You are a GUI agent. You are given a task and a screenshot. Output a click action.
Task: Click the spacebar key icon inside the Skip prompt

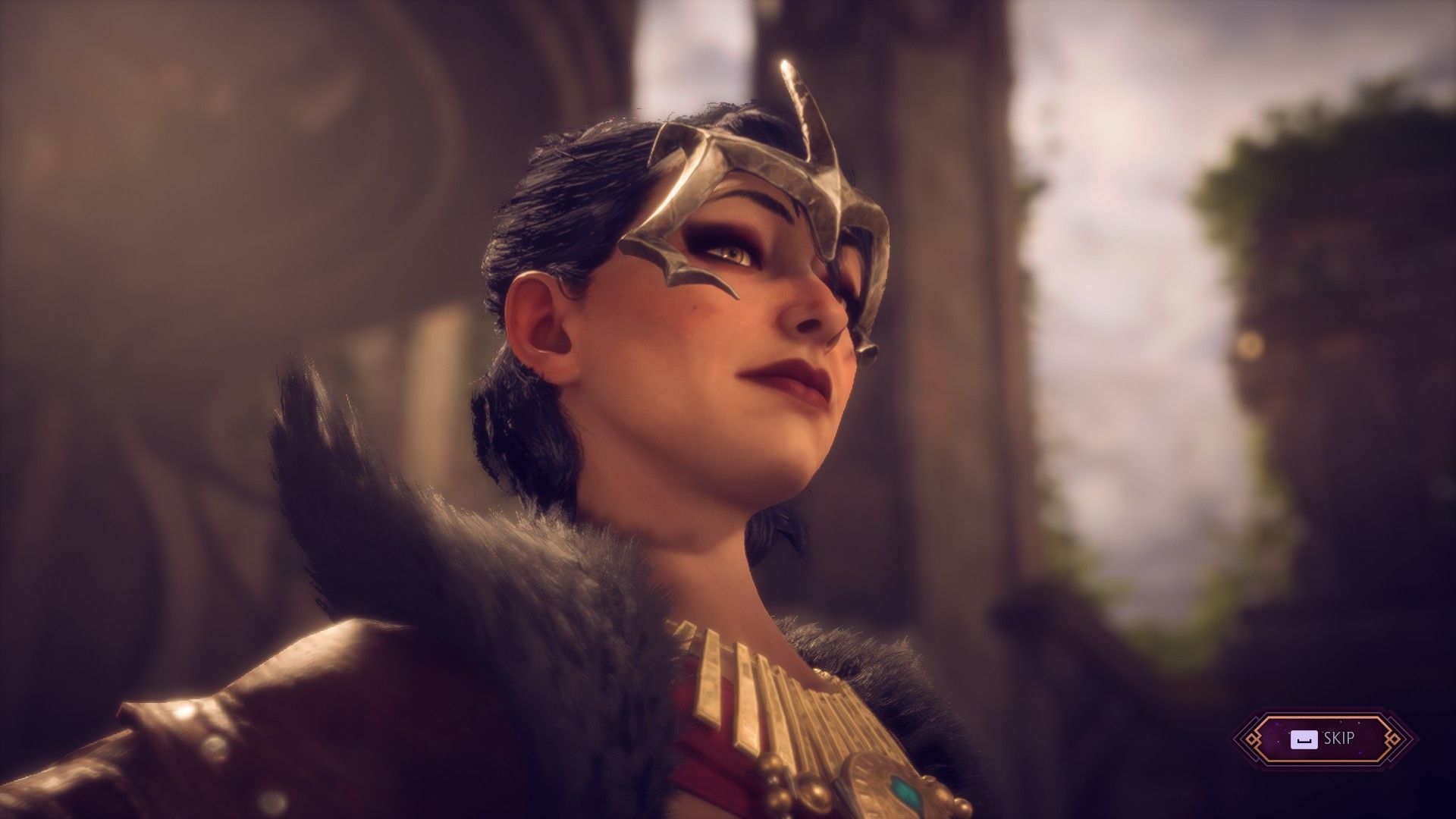tap(1304, 739)
